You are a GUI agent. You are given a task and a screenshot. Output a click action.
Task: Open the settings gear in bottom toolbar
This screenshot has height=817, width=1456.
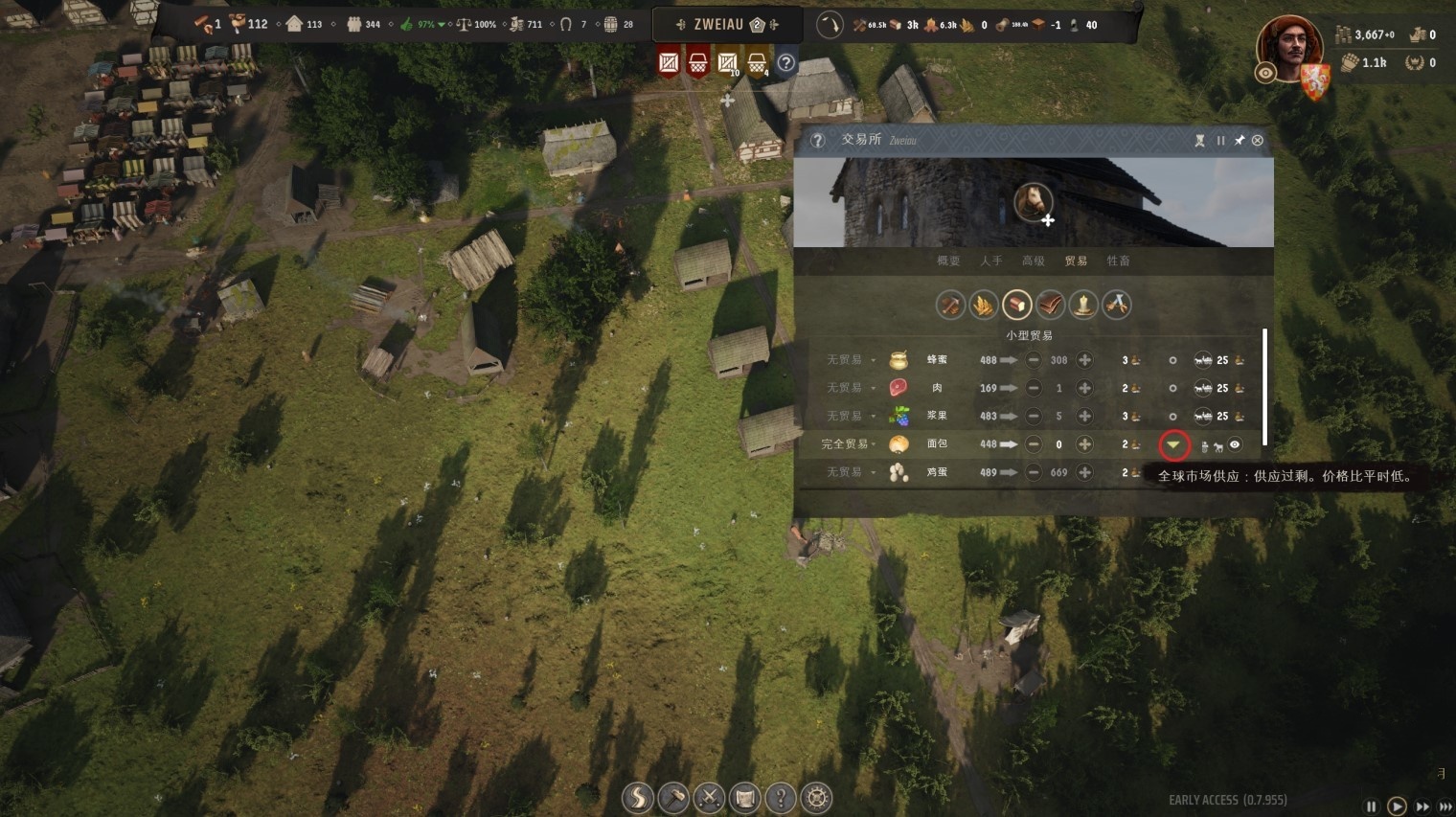(816, 797)
